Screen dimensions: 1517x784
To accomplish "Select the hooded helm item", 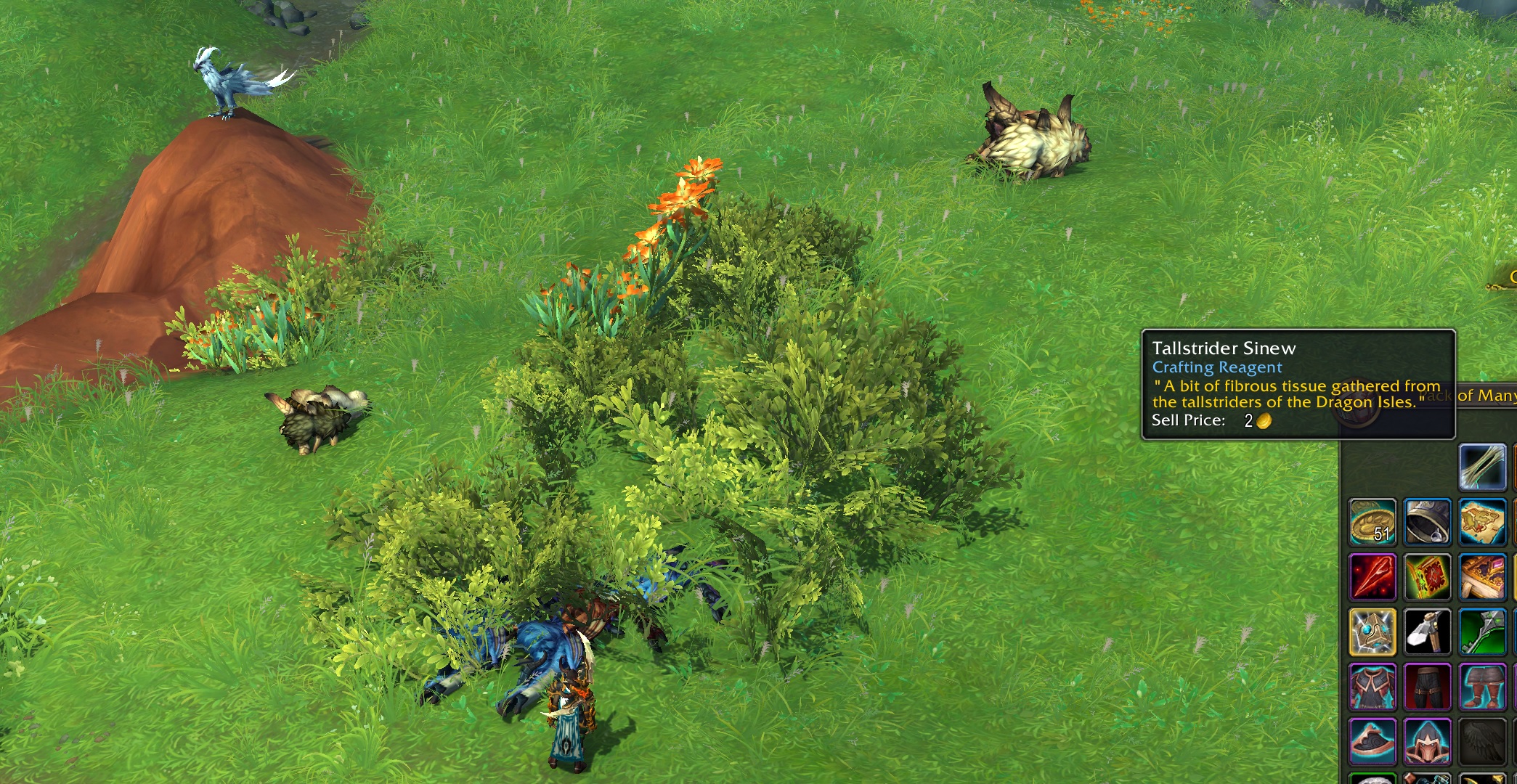I will 1428,742.
